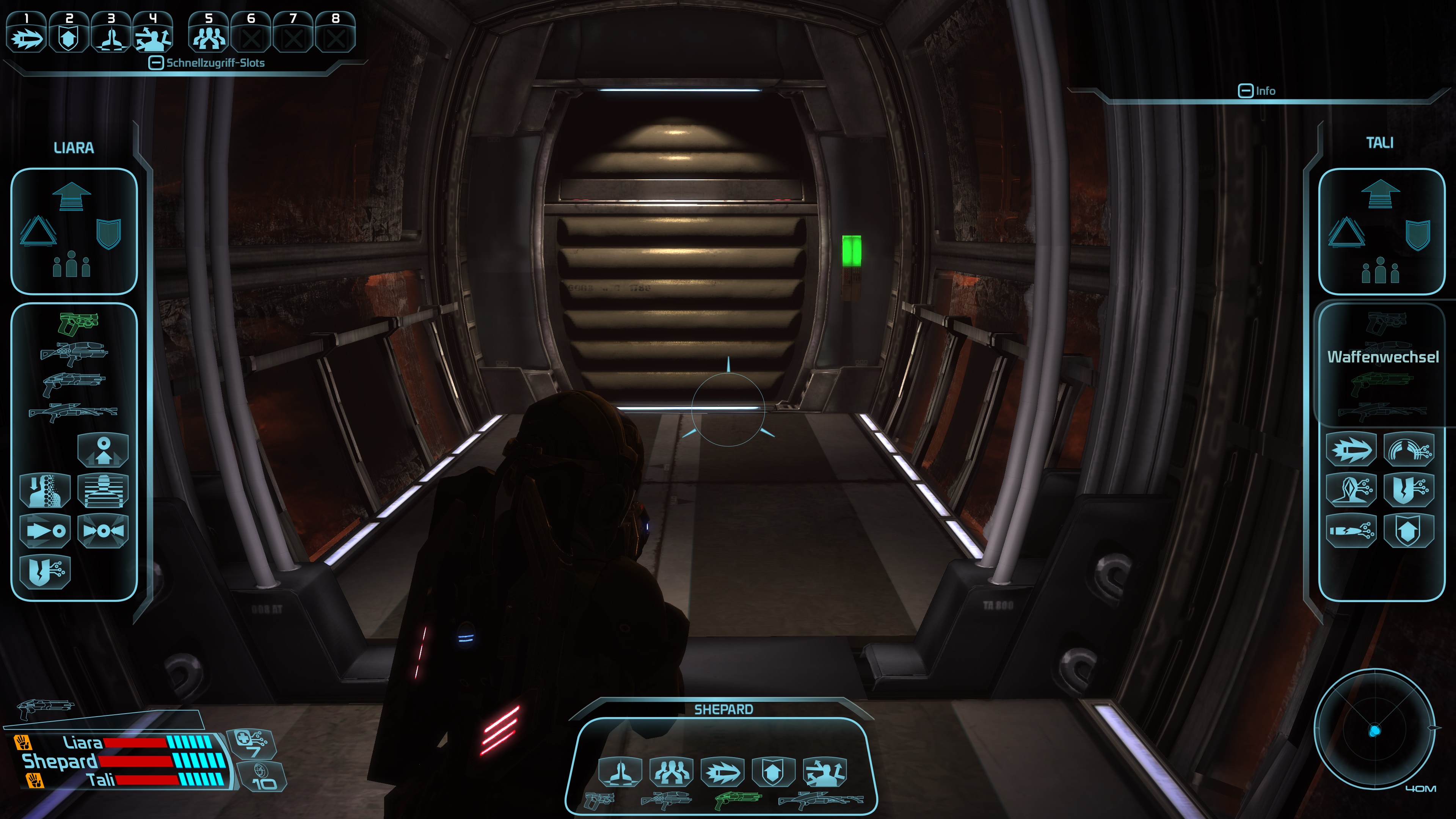
Task: Equip Shepard's pistol
Action: coord(599,800)
